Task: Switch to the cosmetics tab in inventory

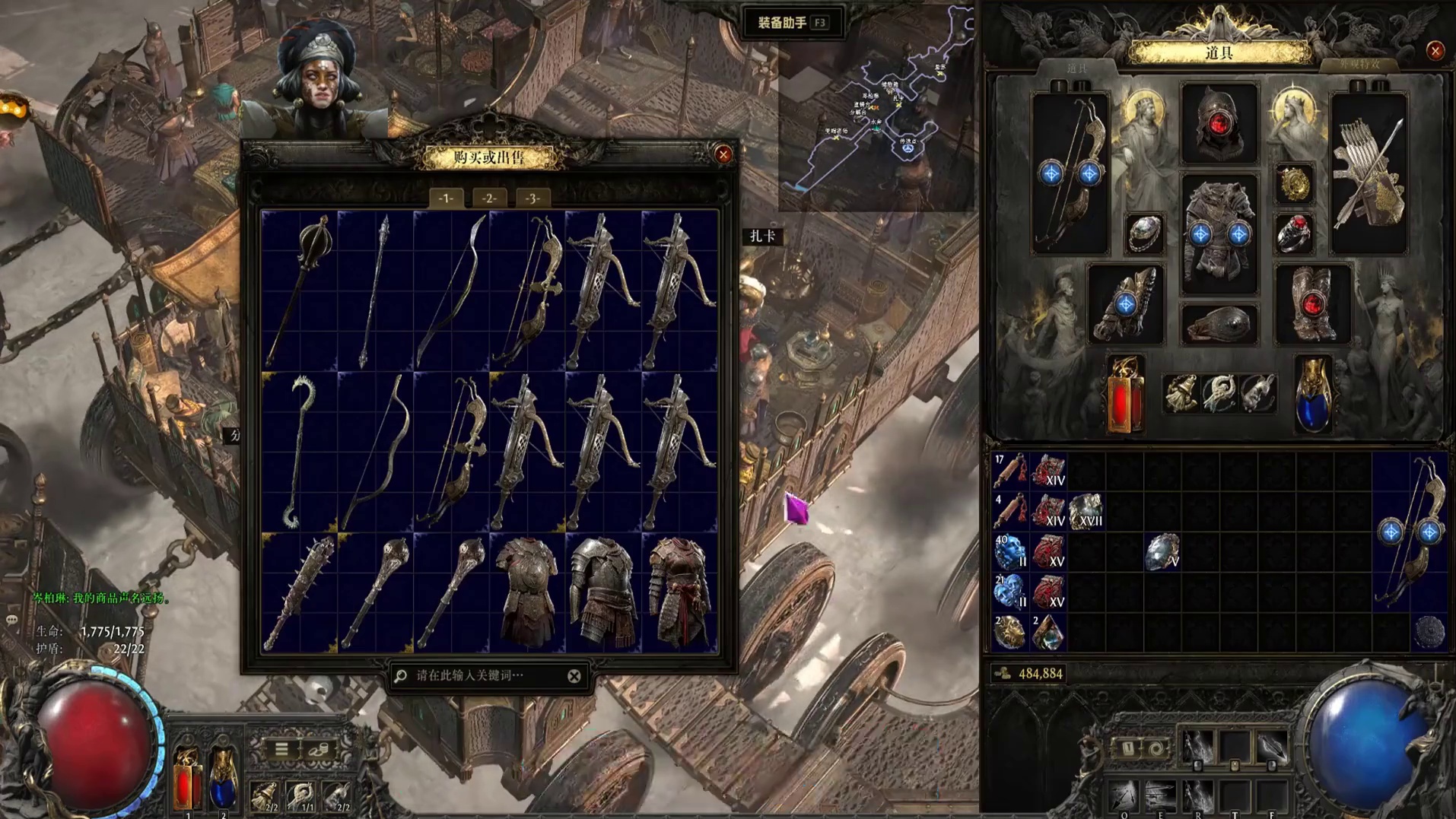Action: [1359, 66]
